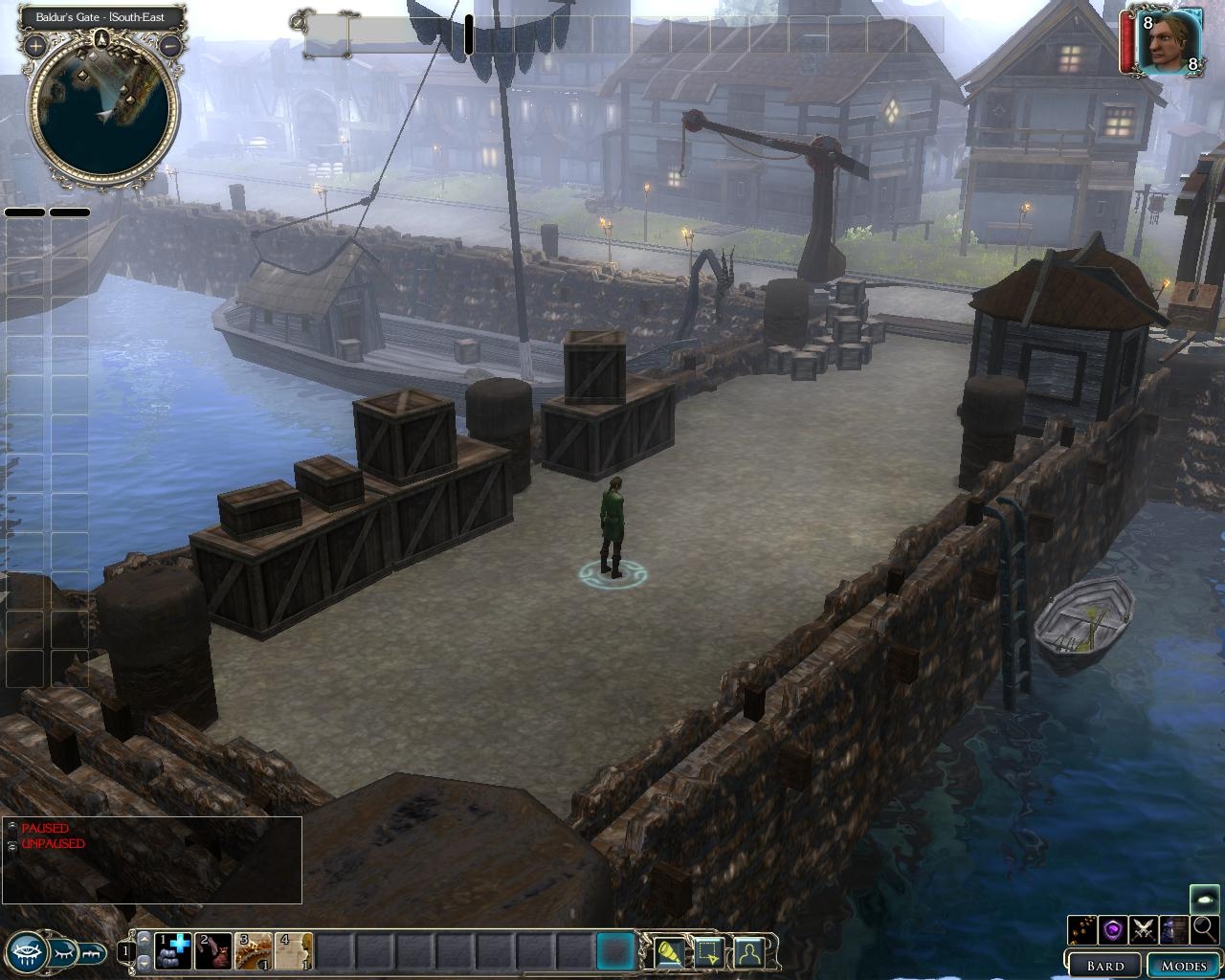Image resolution: width=1225 pixels, height=980 pixels.
Task: Switch to the previous hotbar page
Action: [144, 940]
